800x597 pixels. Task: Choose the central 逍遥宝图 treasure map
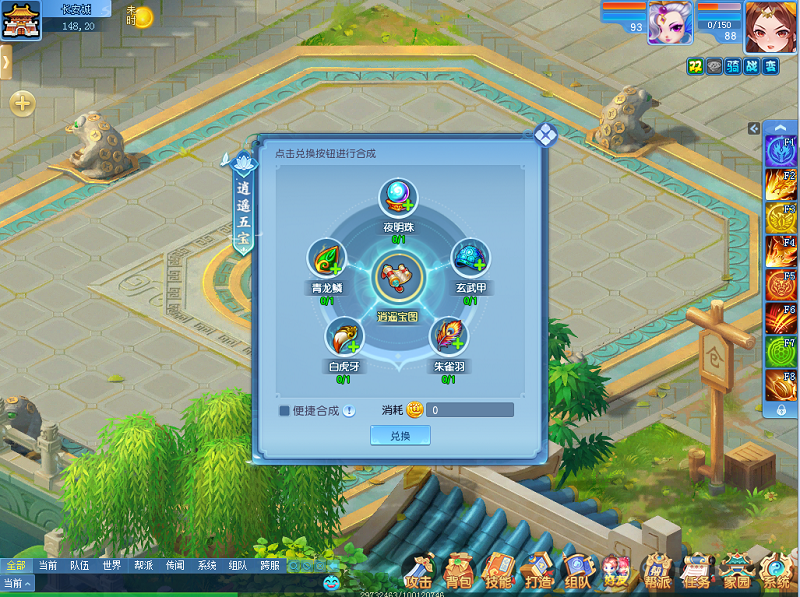398,279
